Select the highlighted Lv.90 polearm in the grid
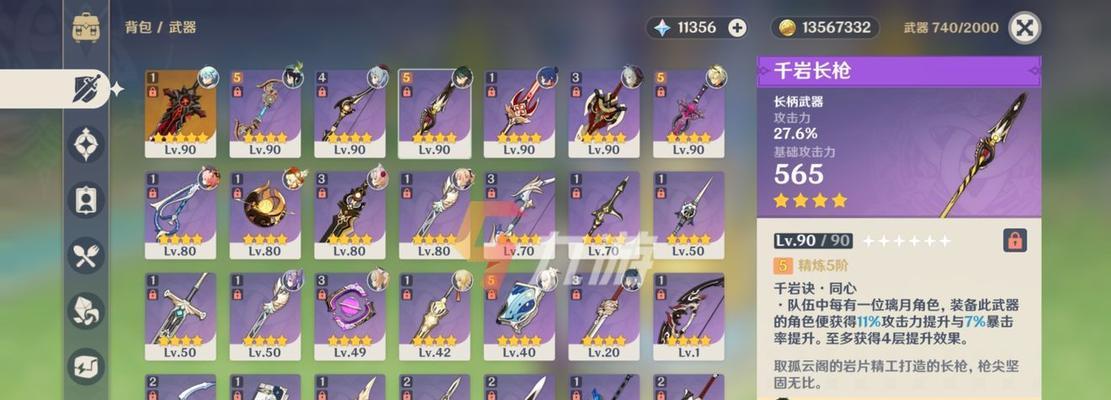The image size is (1111, 400). pyautogui.click(x=434, y=112)
